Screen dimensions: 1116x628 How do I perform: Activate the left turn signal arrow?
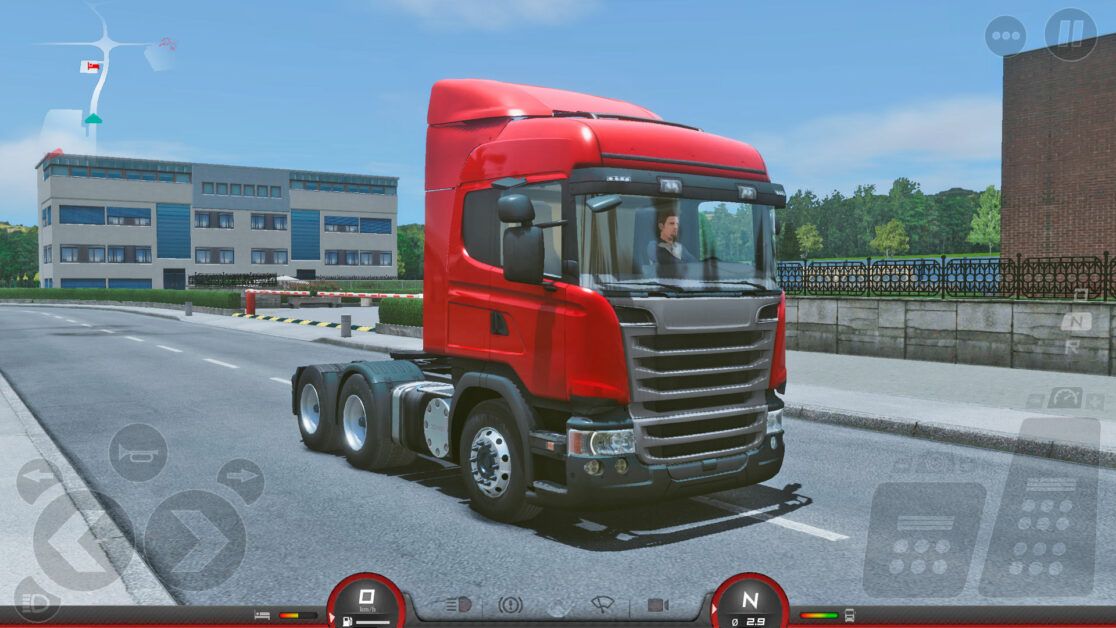tap(39, 481)
